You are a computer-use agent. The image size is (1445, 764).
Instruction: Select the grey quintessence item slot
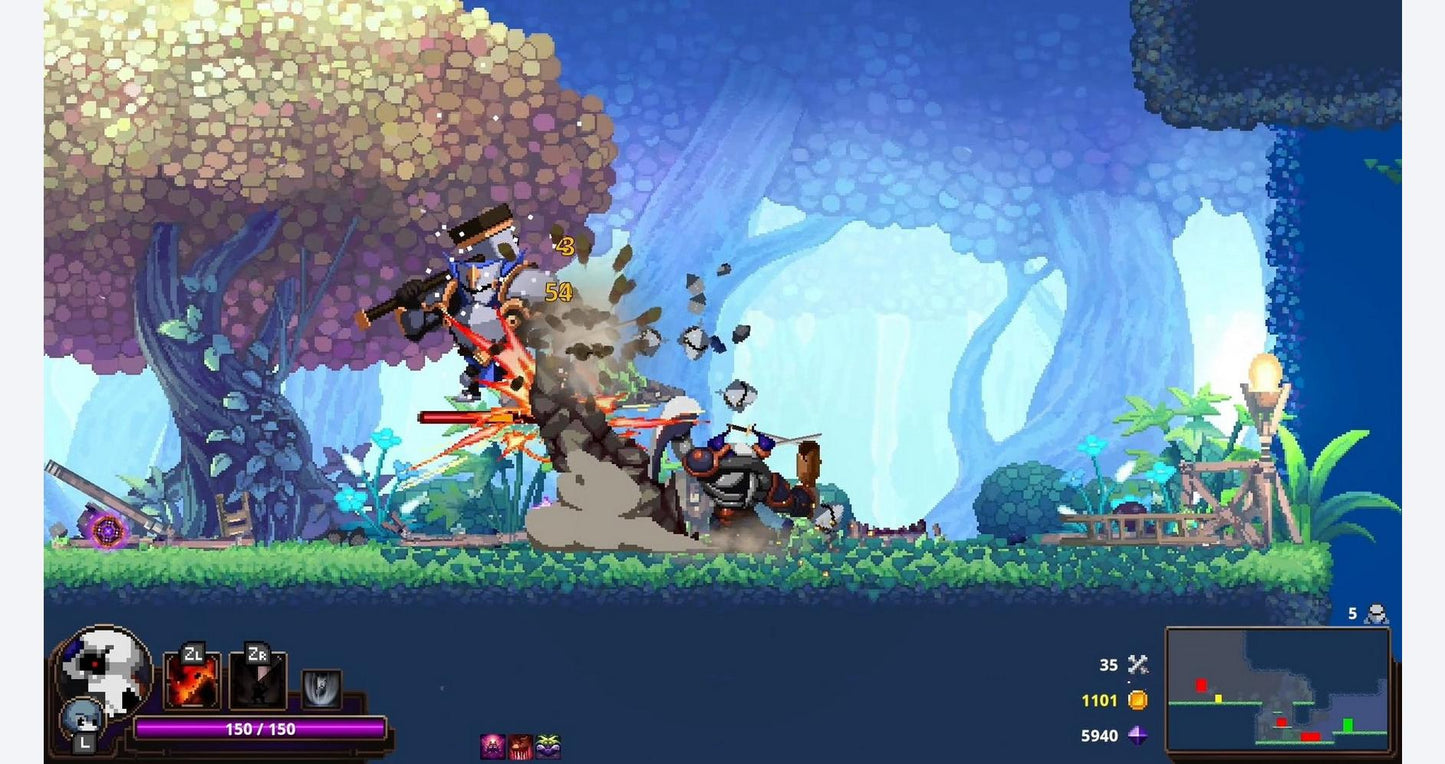(x=321, y=689)
